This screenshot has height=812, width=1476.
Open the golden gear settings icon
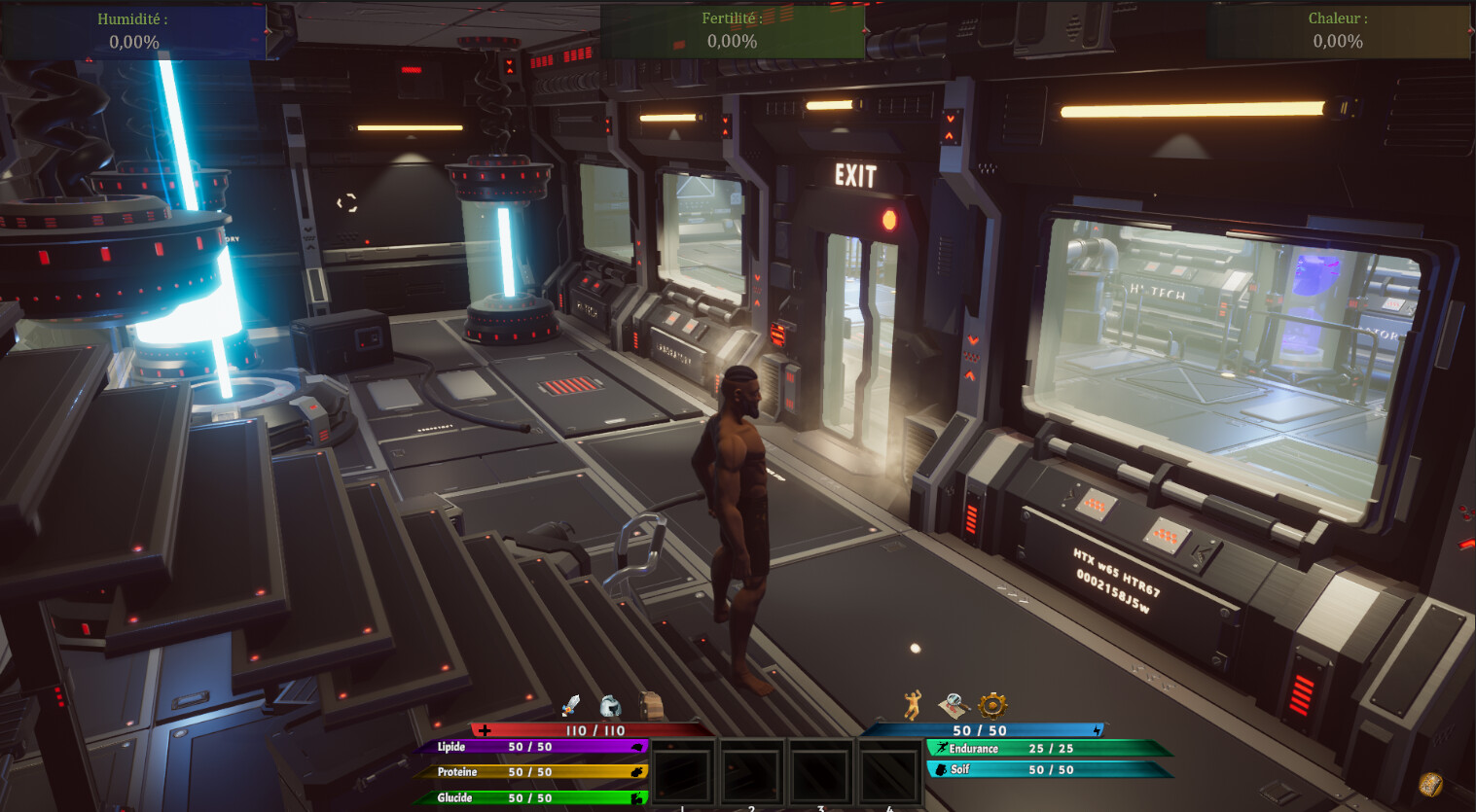(x=992, y=704)
